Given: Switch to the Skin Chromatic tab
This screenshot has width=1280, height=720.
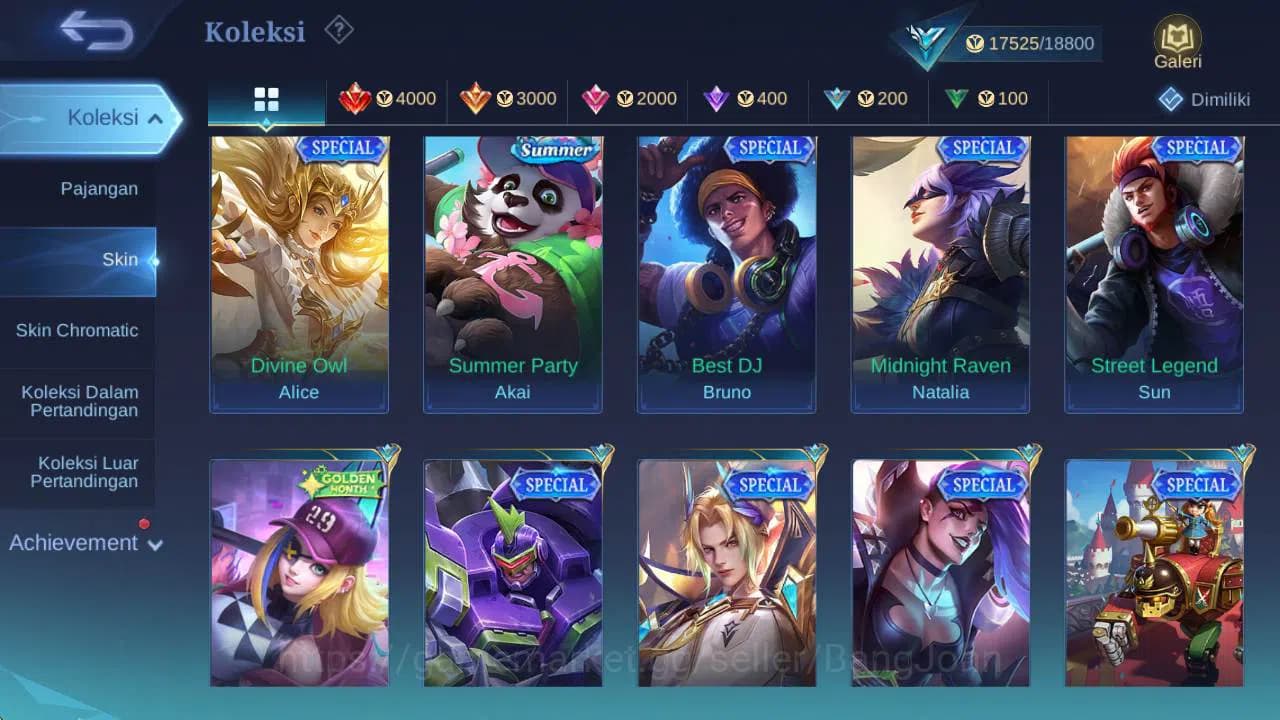Looking at the screenshot, I should pos(77,330).
